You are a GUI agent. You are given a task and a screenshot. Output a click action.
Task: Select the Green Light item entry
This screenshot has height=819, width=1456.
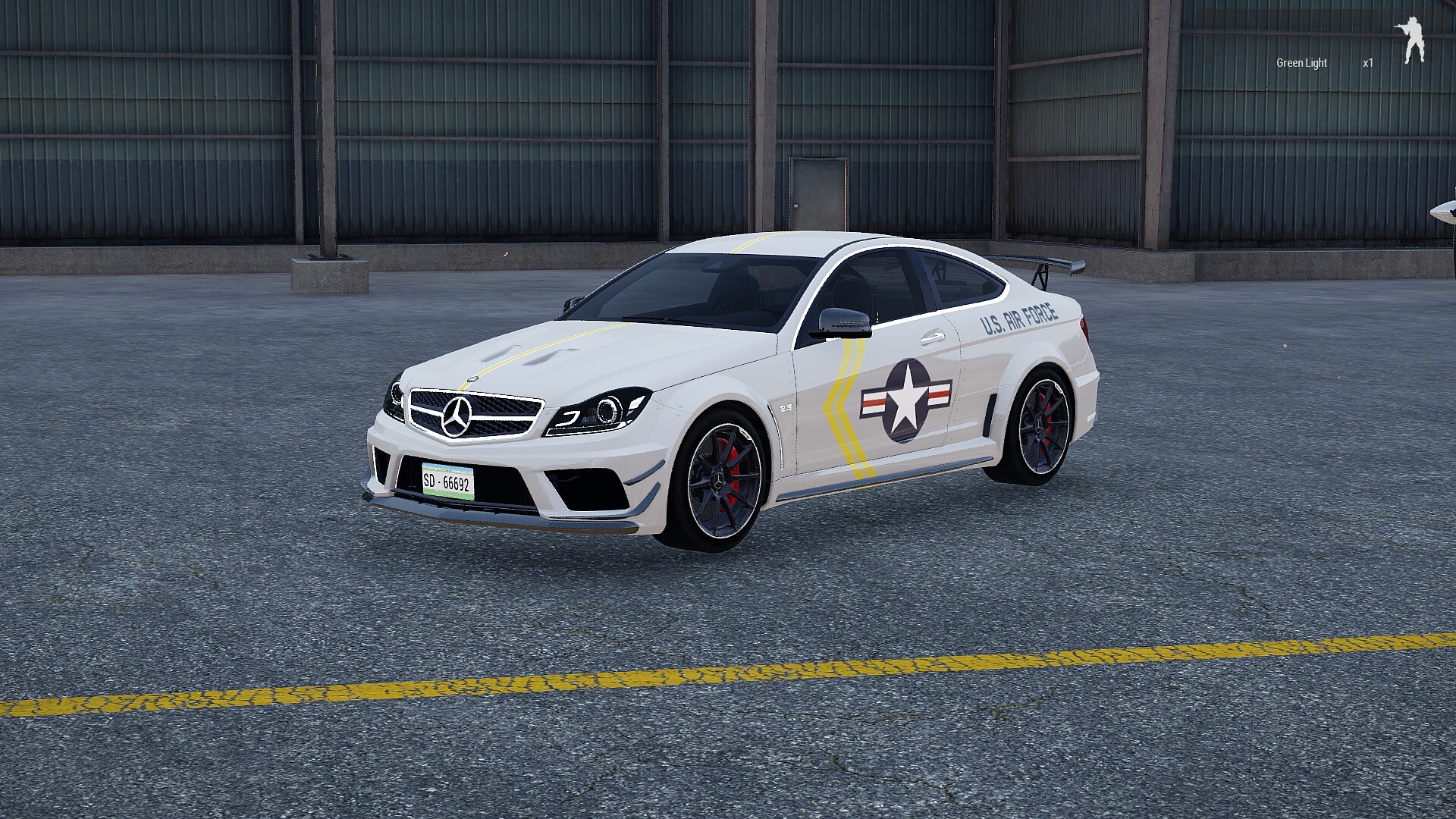(1301, 63)
